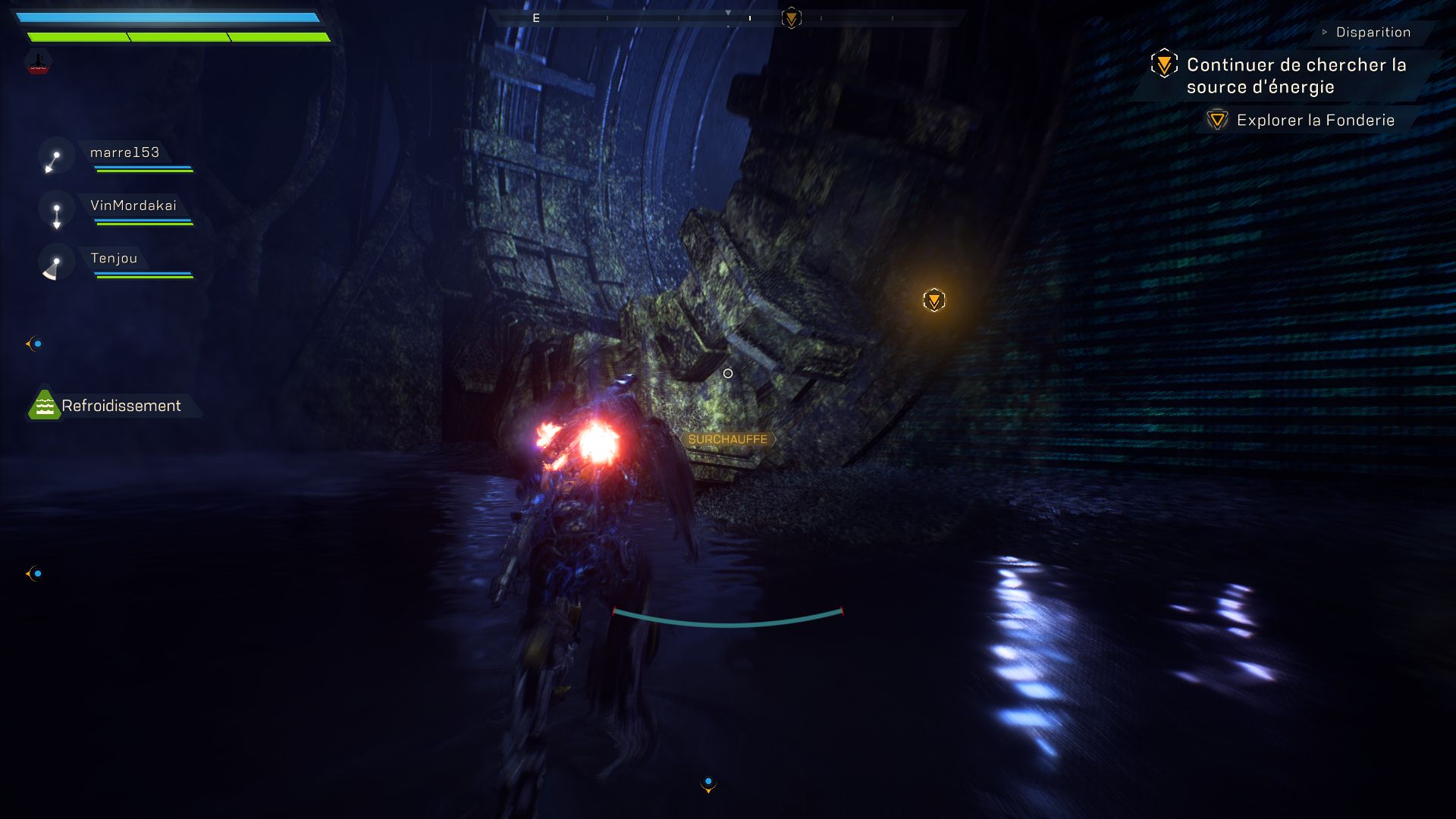Click the player name marre153
The height and width of the screenshot is (819, 1456).
point(124,151)
